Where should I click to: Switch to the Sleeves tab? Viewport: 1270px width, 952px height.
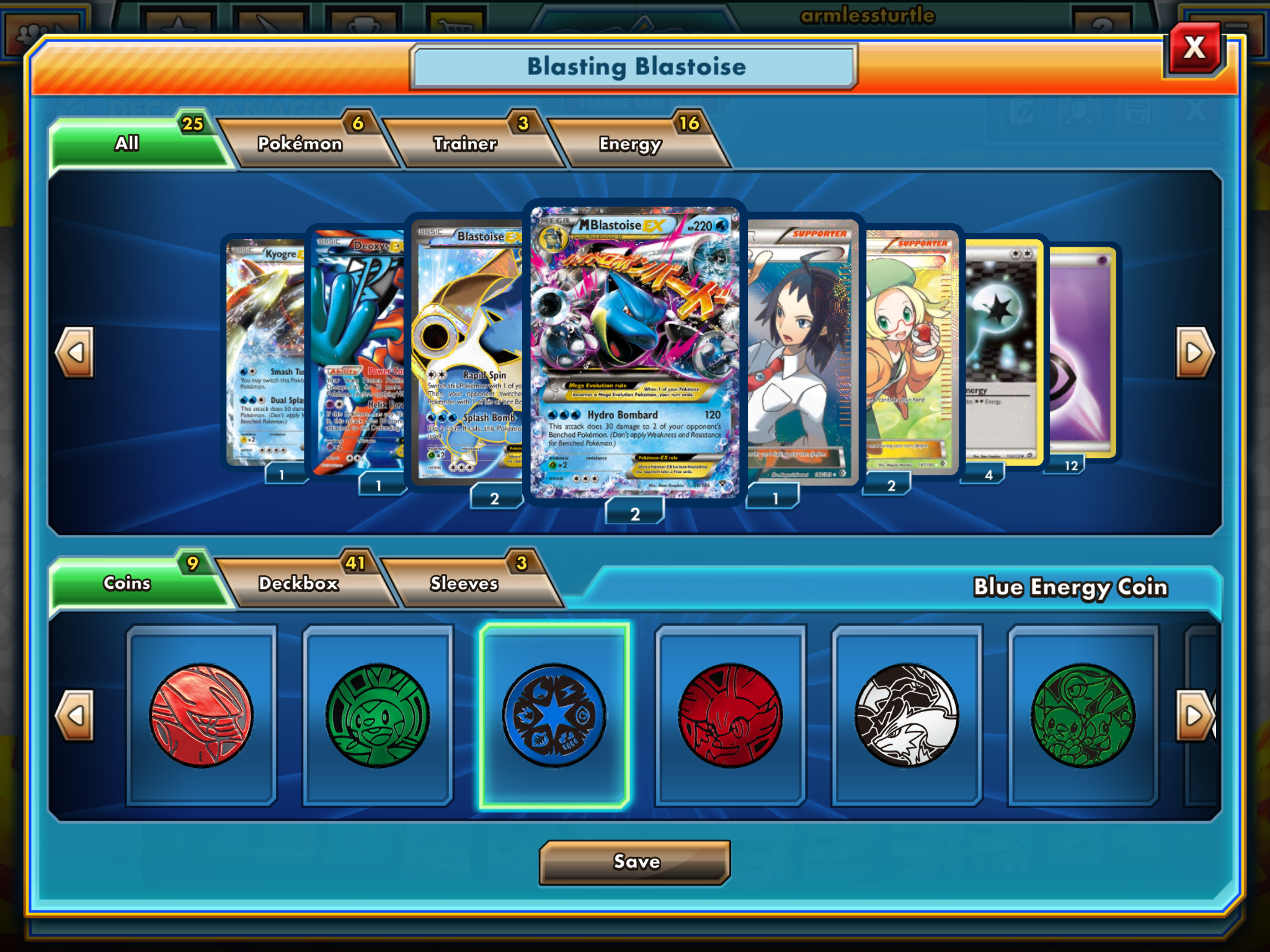[464, 583]
